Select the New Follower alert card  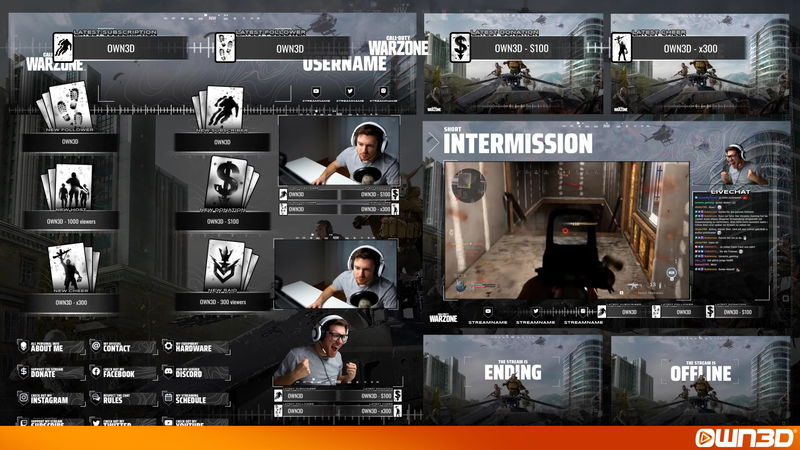click(69, 109)
